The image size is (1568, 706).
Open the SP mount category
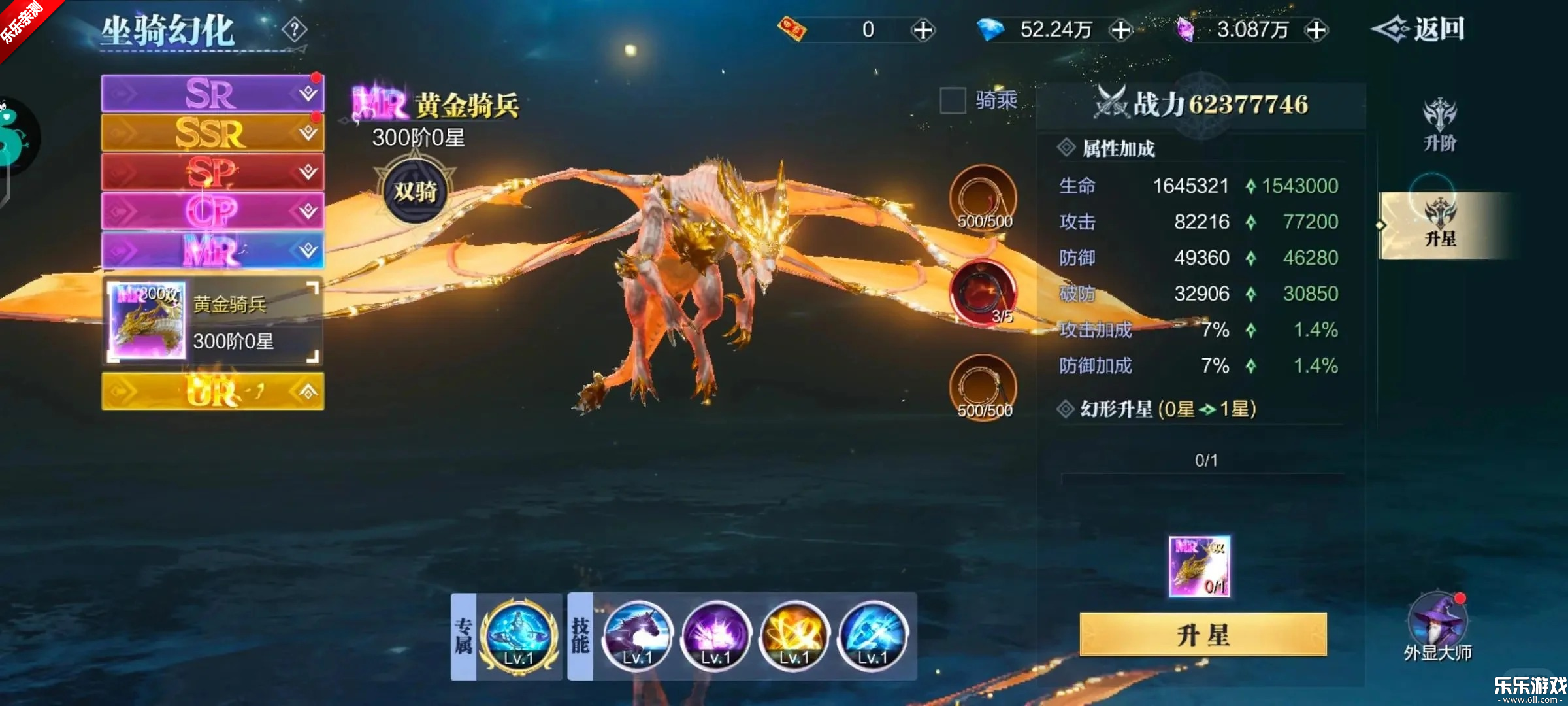[x=212, y=172]
